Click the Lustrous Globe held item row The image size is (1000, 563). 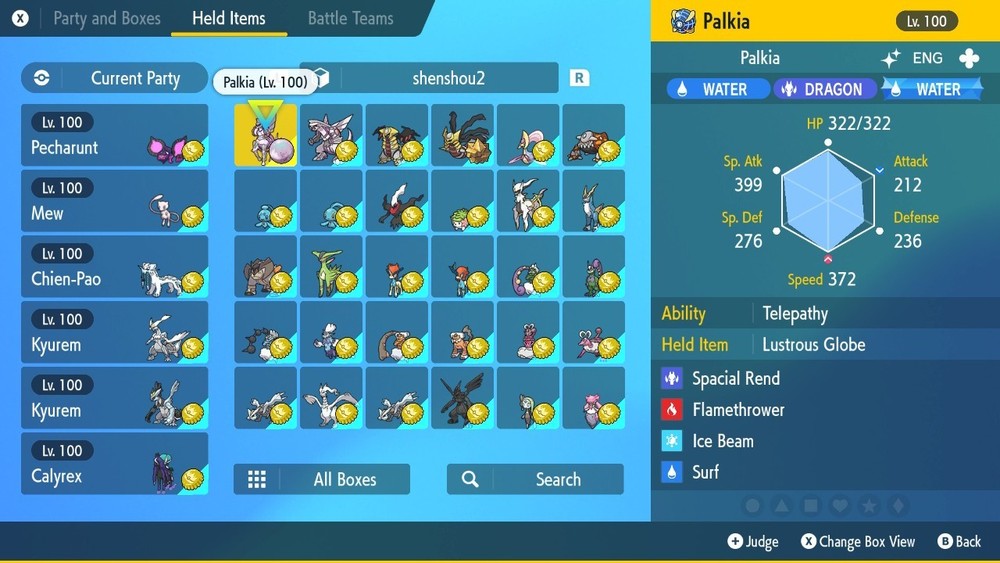tap(813, 344)
